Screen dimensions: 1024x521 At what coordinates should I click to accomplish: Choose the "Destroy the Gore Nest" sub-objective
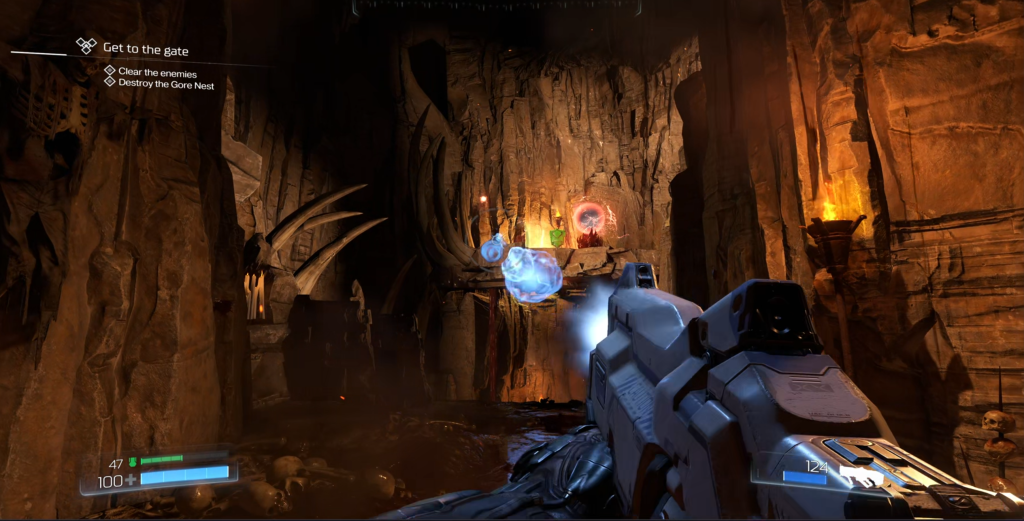pos(166,85)
